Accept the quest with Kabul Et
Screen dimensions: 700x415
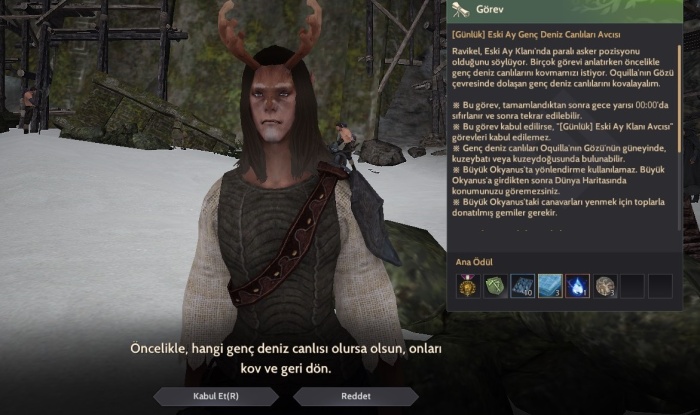pos(216,396)
